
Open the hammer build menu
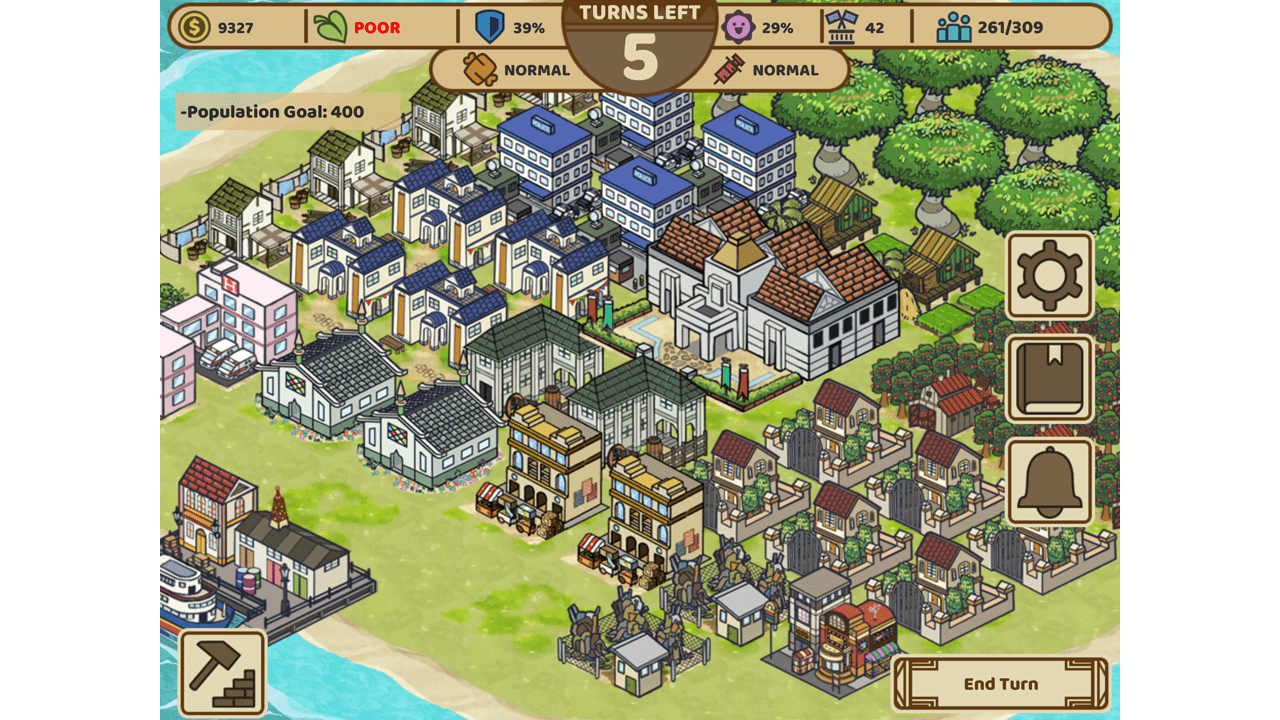[x=223, y=672]
